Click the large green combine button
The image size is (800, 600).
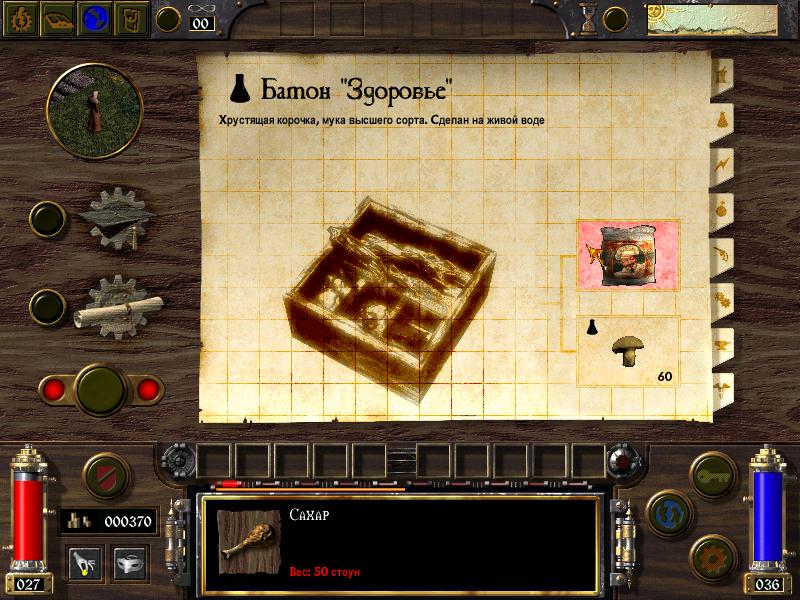point(99,387)
